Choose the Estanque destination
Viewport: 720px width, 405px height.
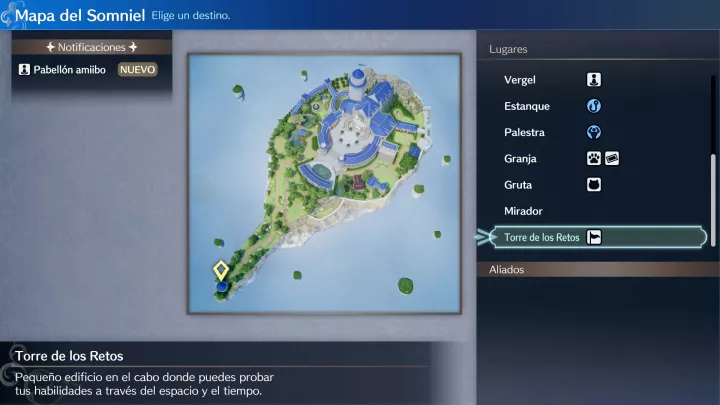point(525,106)
